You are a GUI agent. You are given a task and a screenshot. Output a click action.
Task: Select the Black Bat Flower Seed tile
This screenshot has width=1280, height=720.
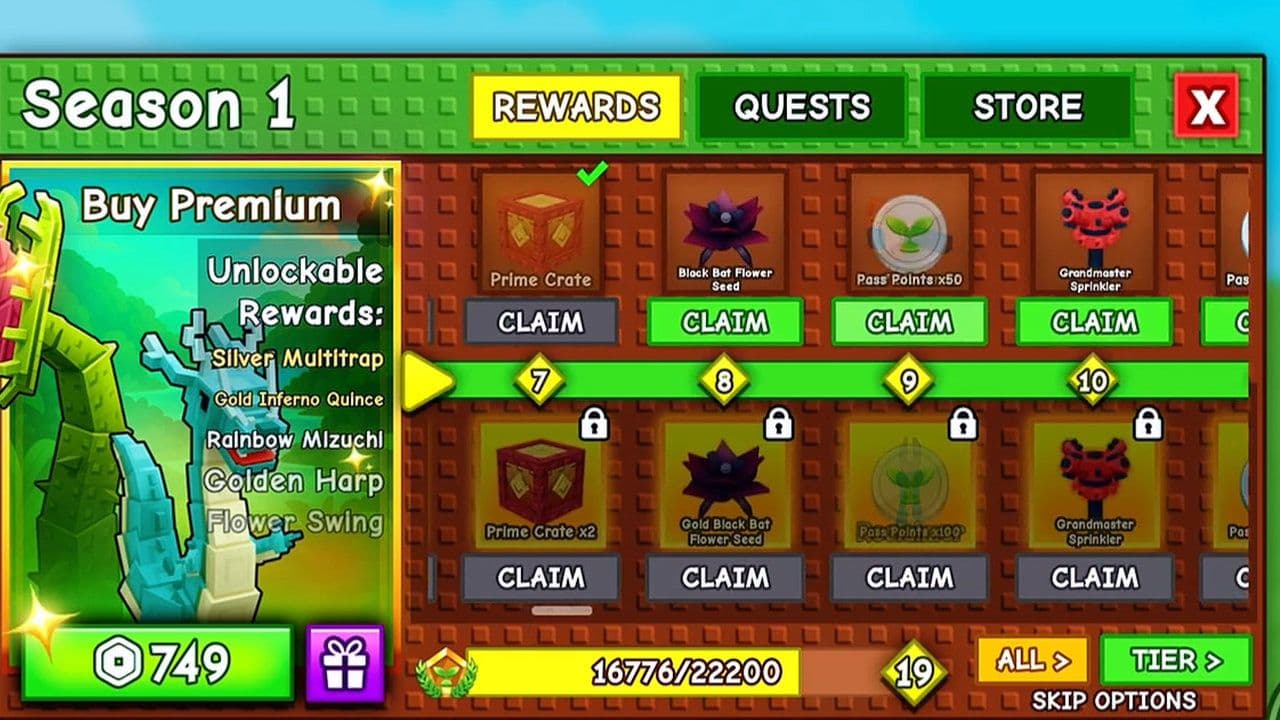tap(725, 232)
